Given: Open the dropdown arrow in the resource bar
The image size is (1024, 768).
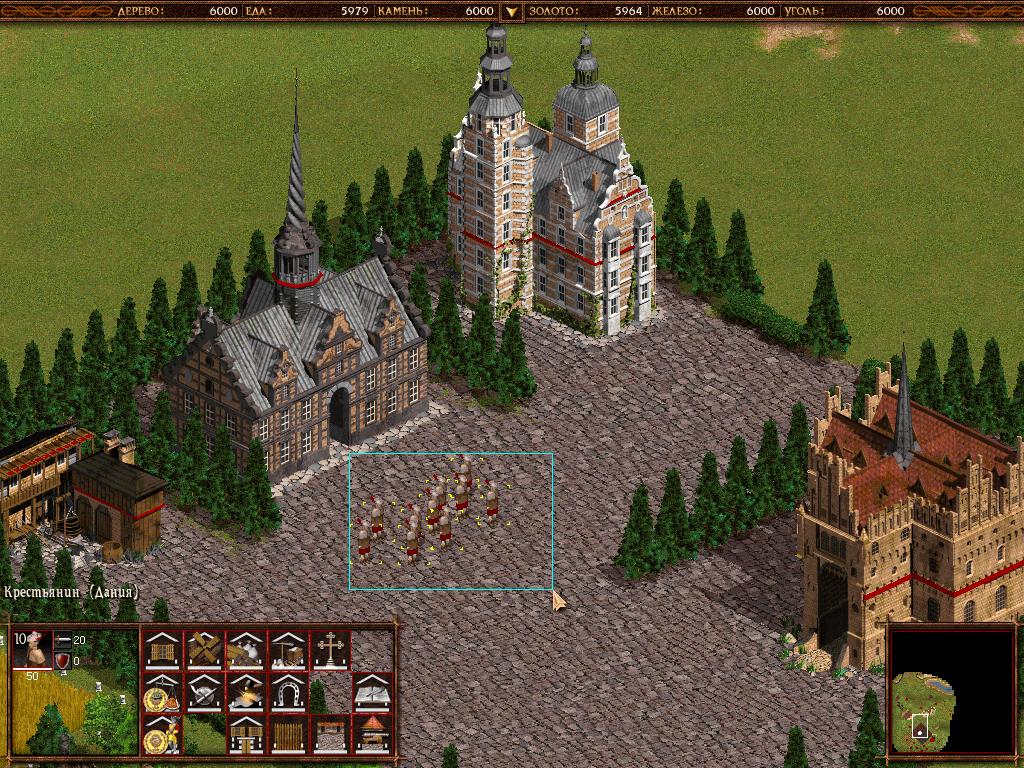Looking at the screenshot, I should (511, 11).
